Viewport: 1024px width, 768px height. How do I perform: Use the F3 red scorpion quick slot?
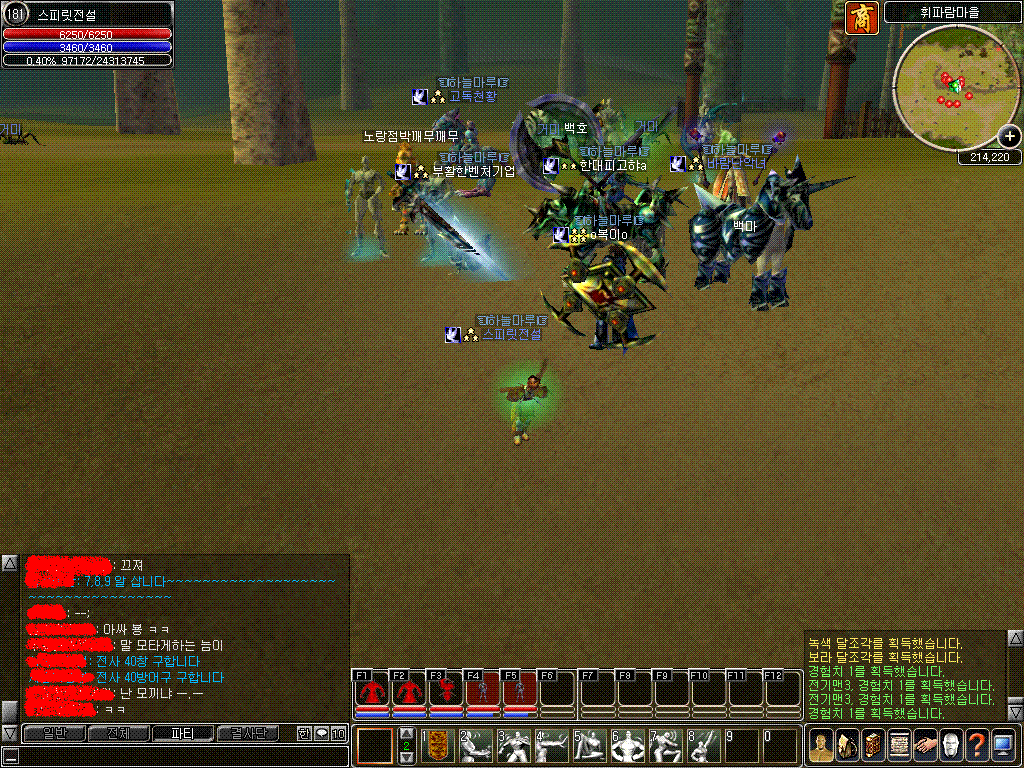(x=445, y=692)
